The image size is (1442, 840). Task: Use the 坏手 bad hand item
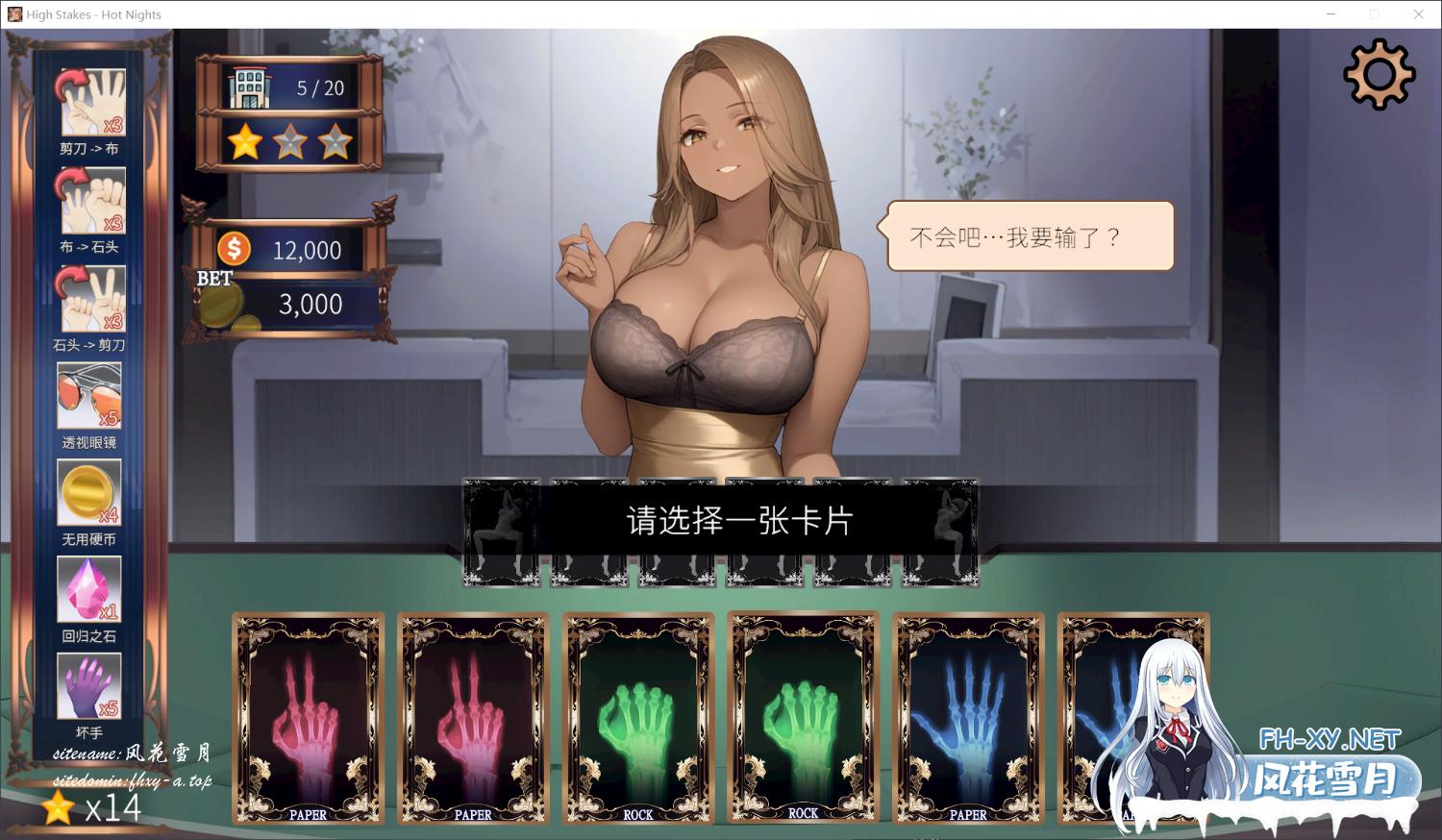tap(89, 684)
